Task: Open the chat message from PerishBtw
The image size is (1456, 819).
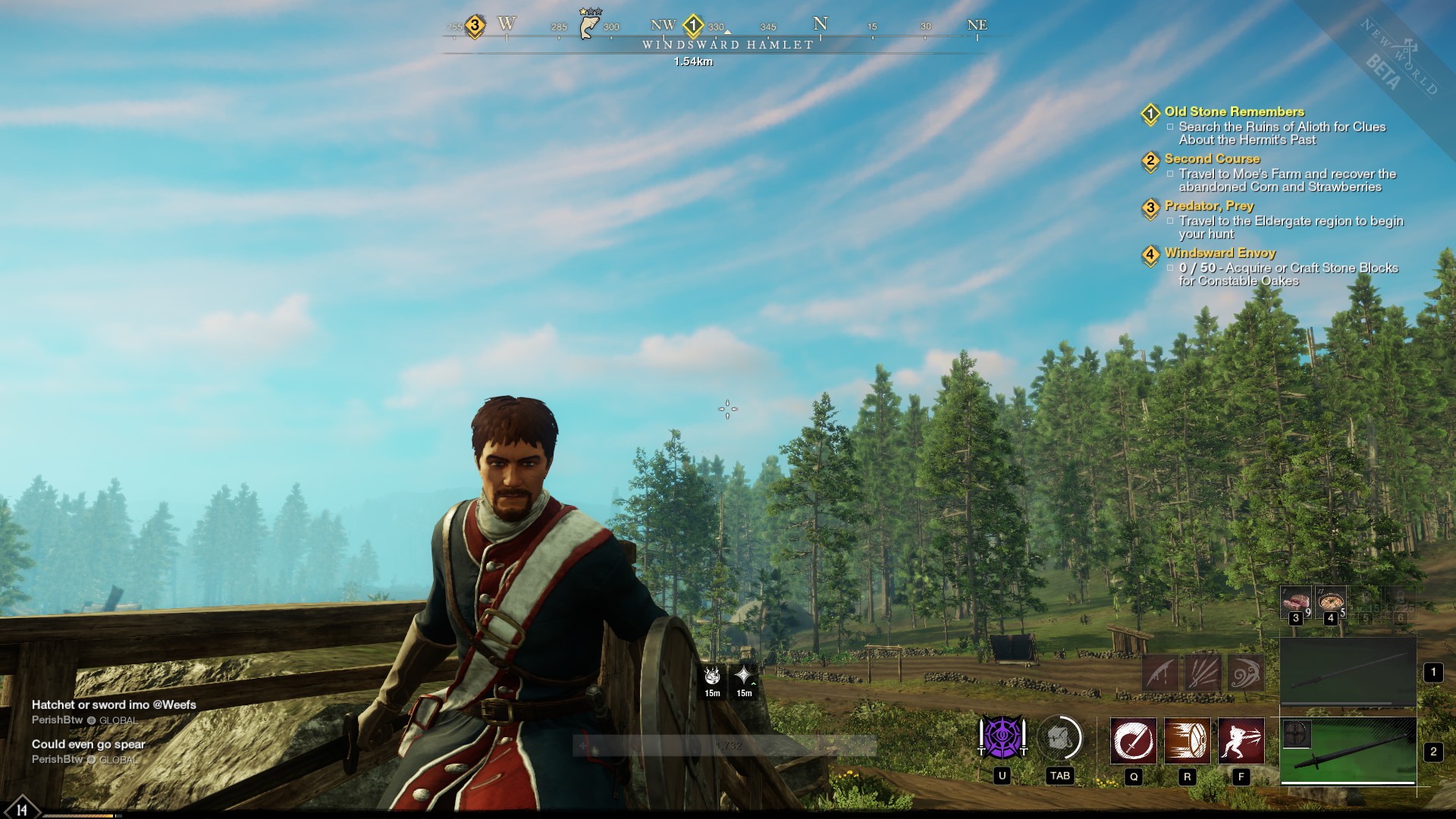Action: [x=114, y=704]
